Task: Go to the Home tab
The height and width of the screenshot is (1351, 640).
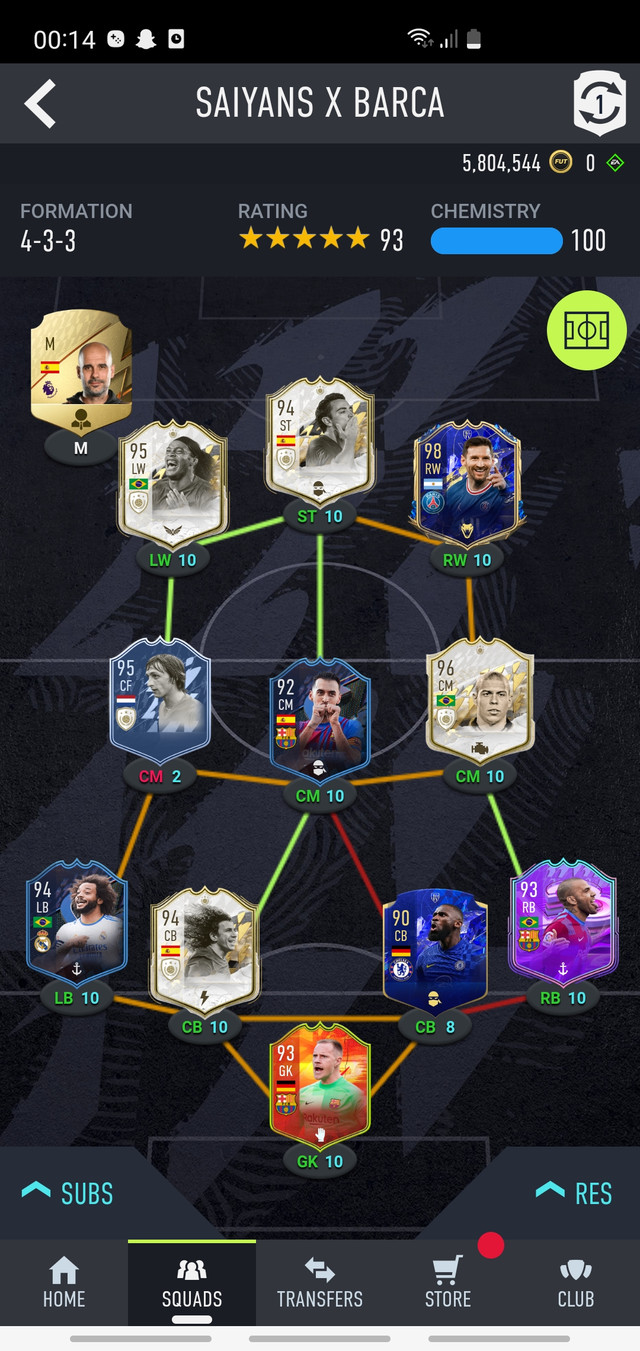Action: 64,1283
